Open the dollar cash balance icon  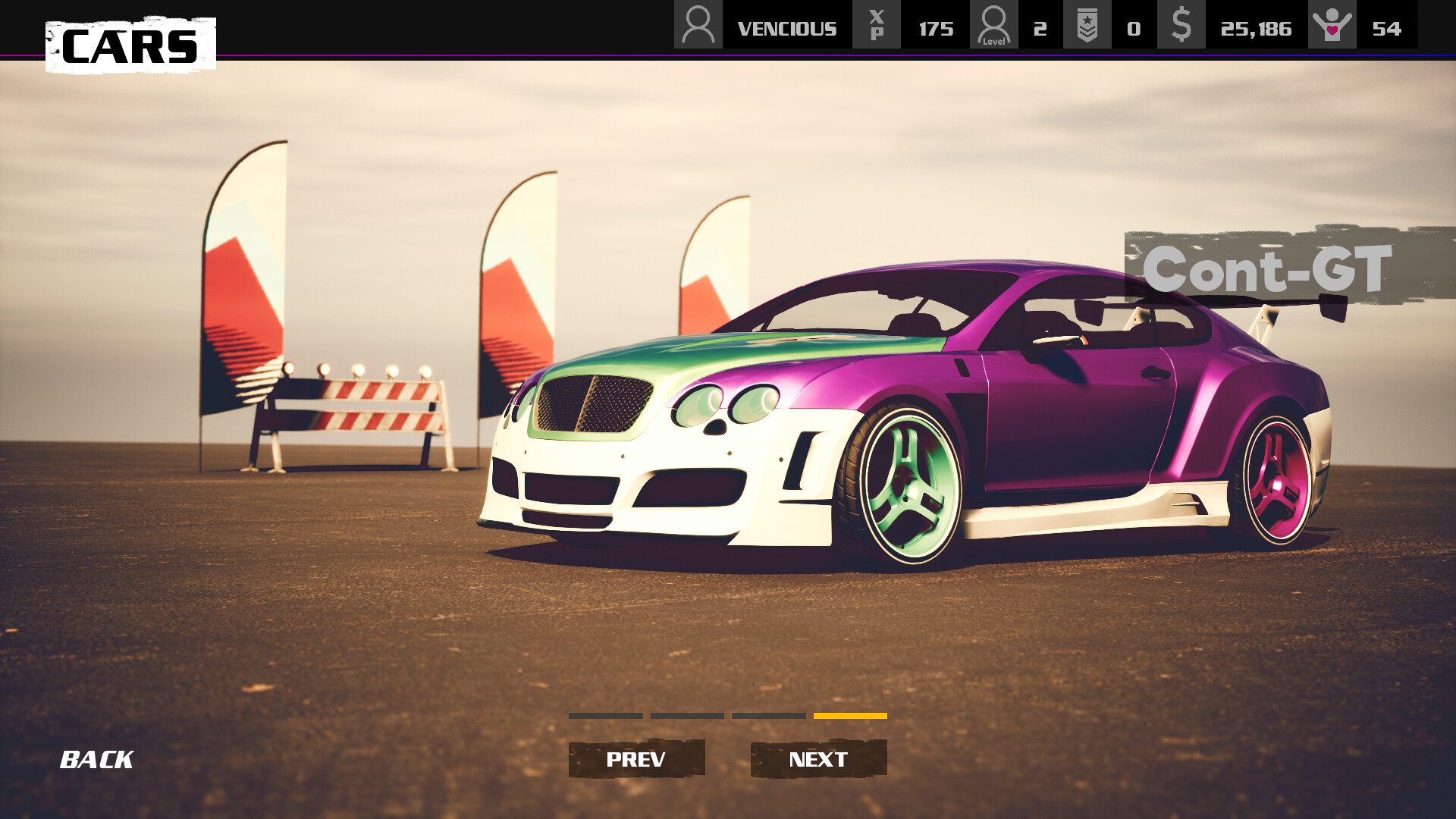point(1180,25)
